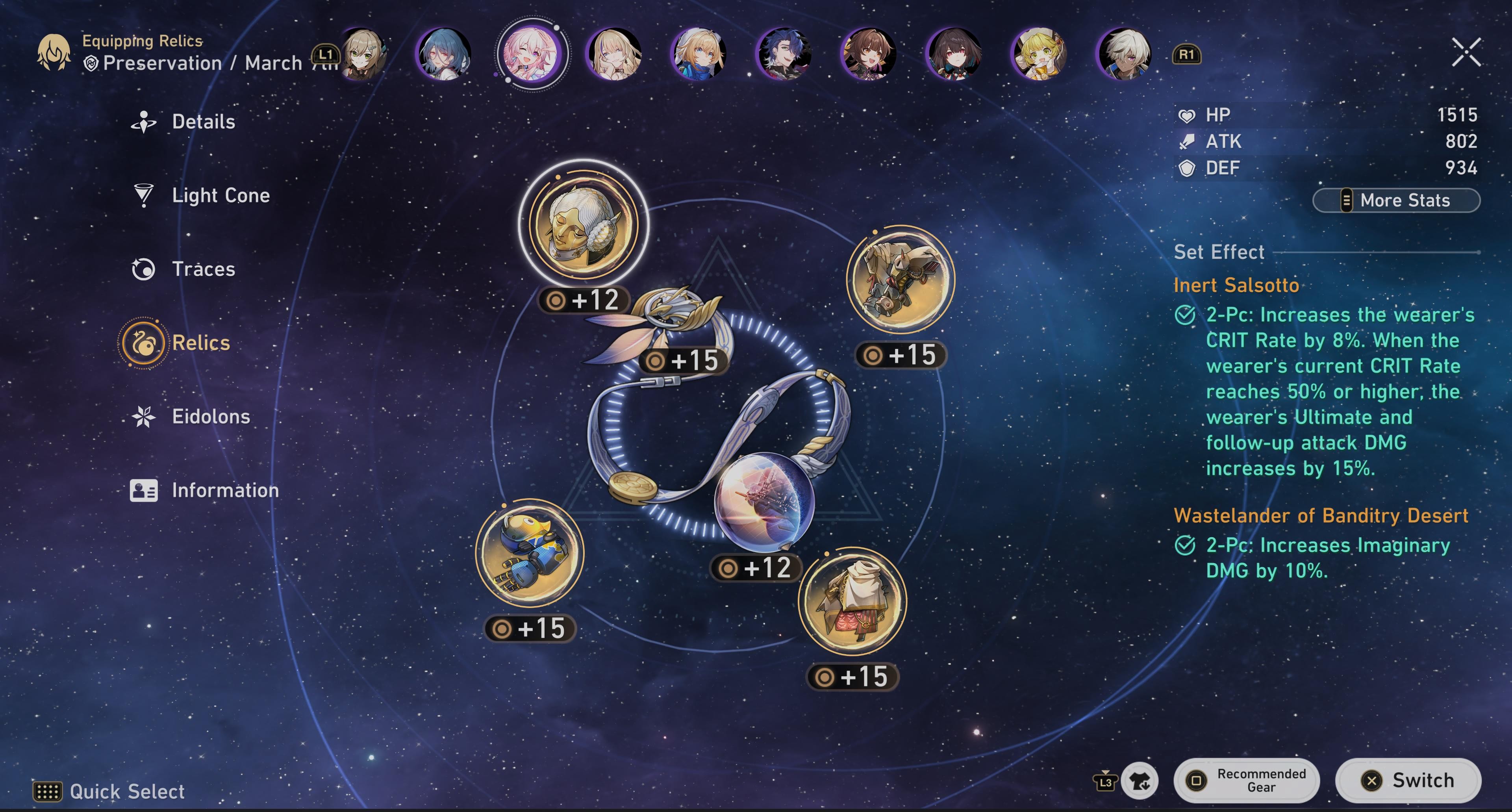The width and height of the screenshot is (1512, 812).
Task: Open the character Details section
Action: pos(202,122)
